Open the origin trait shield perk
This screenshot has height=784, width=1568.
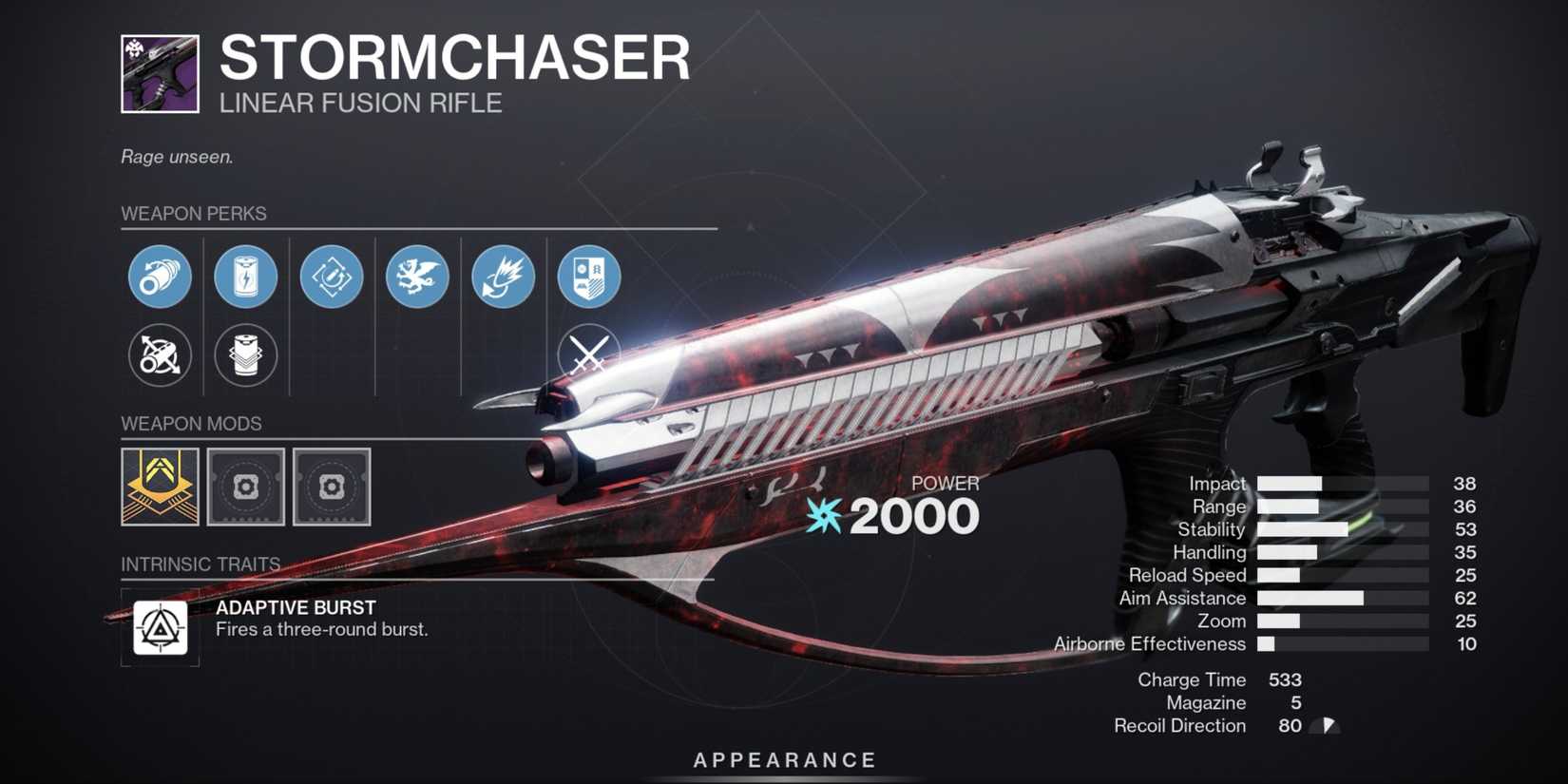588,277
